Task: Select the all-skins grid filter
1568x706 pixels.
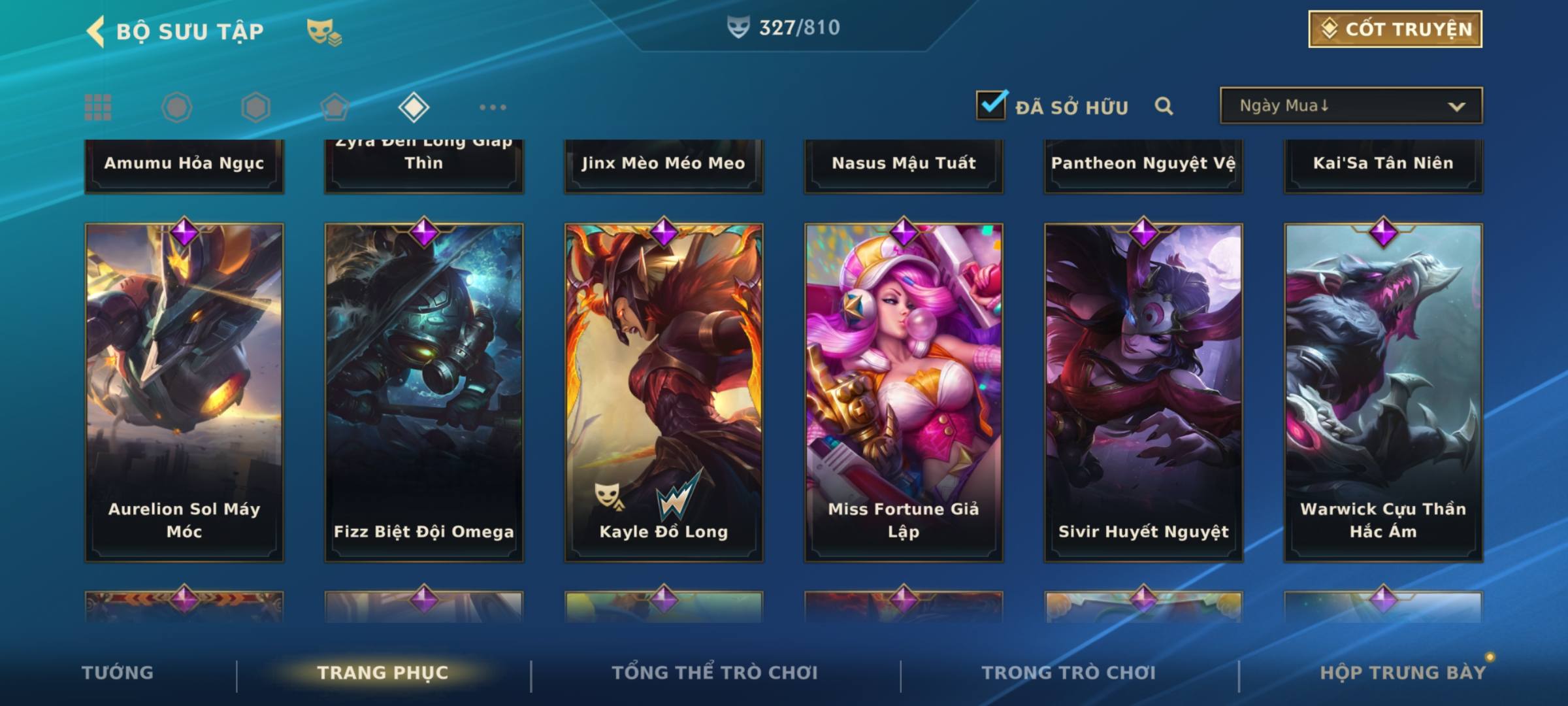Action: click(98, 107)
